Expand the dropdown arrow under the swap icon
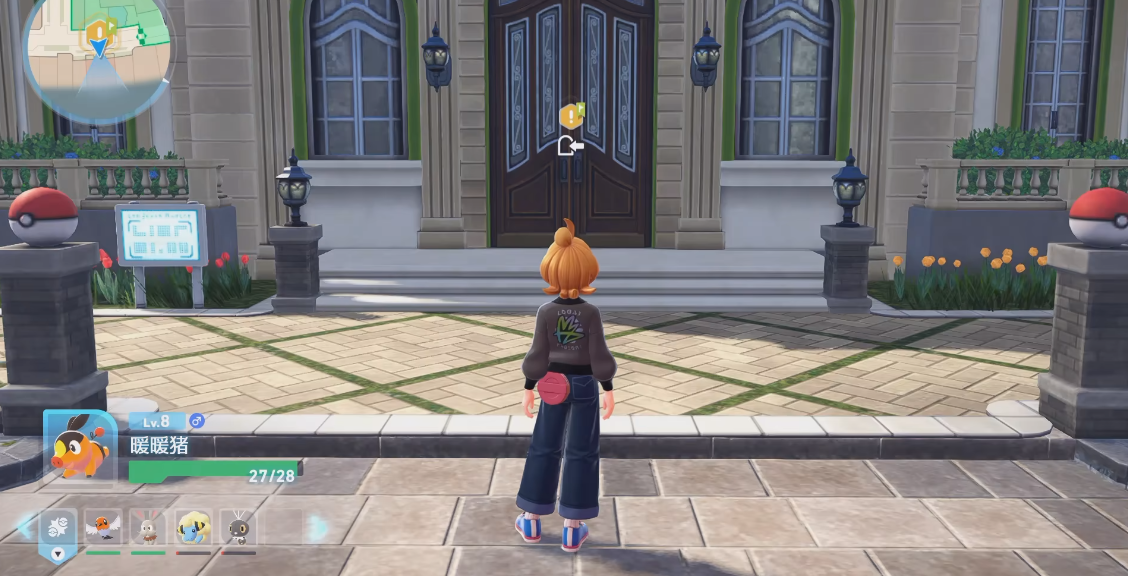This screenshot has height=576, width=1128. [x=58, y=553]
